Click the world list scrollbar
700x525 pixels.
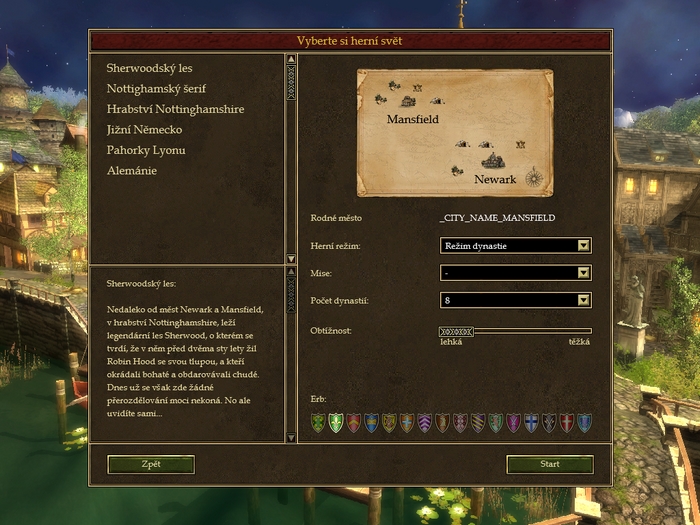[291, 158]
